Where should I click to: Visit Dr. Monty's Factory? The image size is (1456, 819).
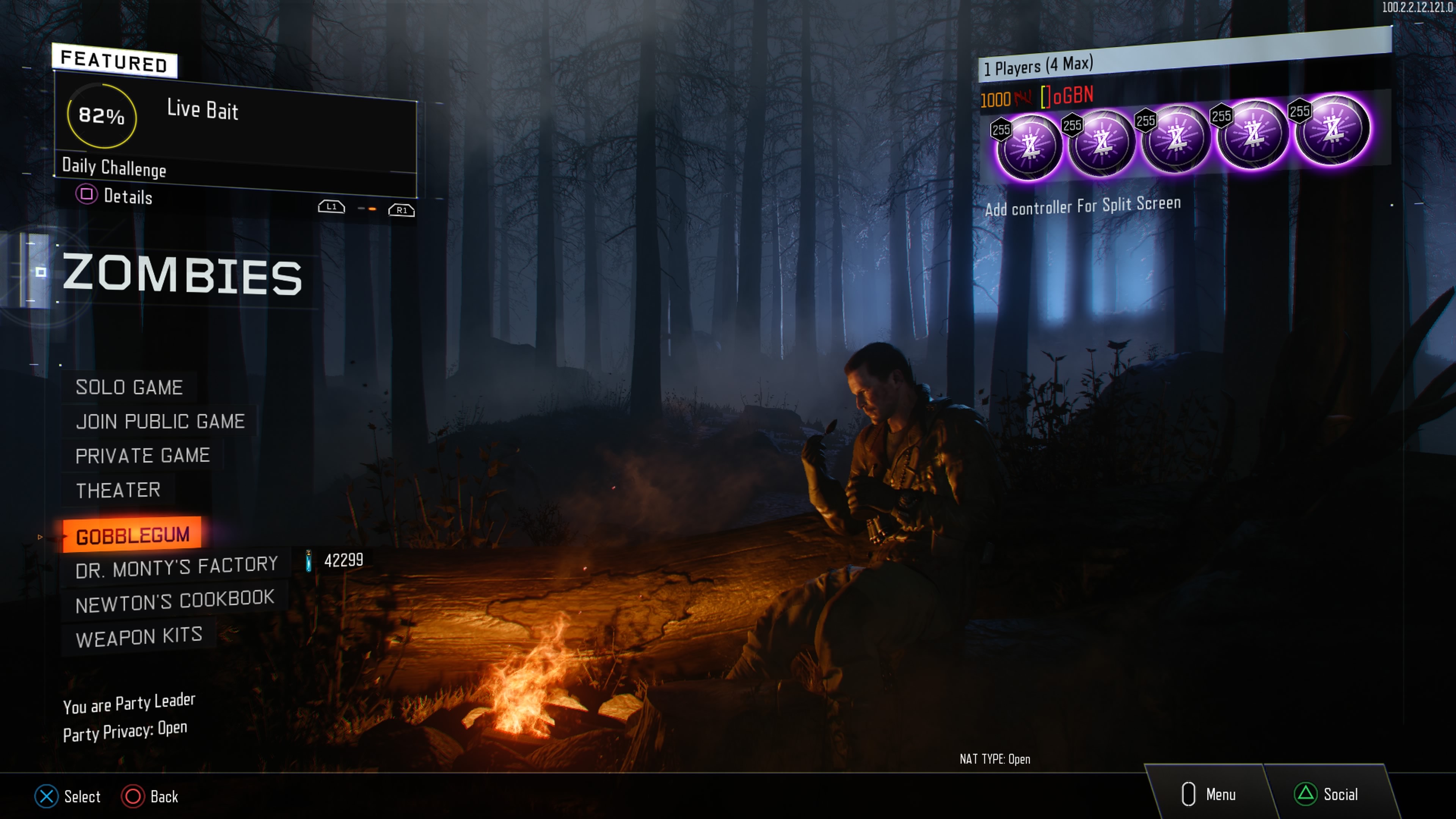tap(176, 568)
